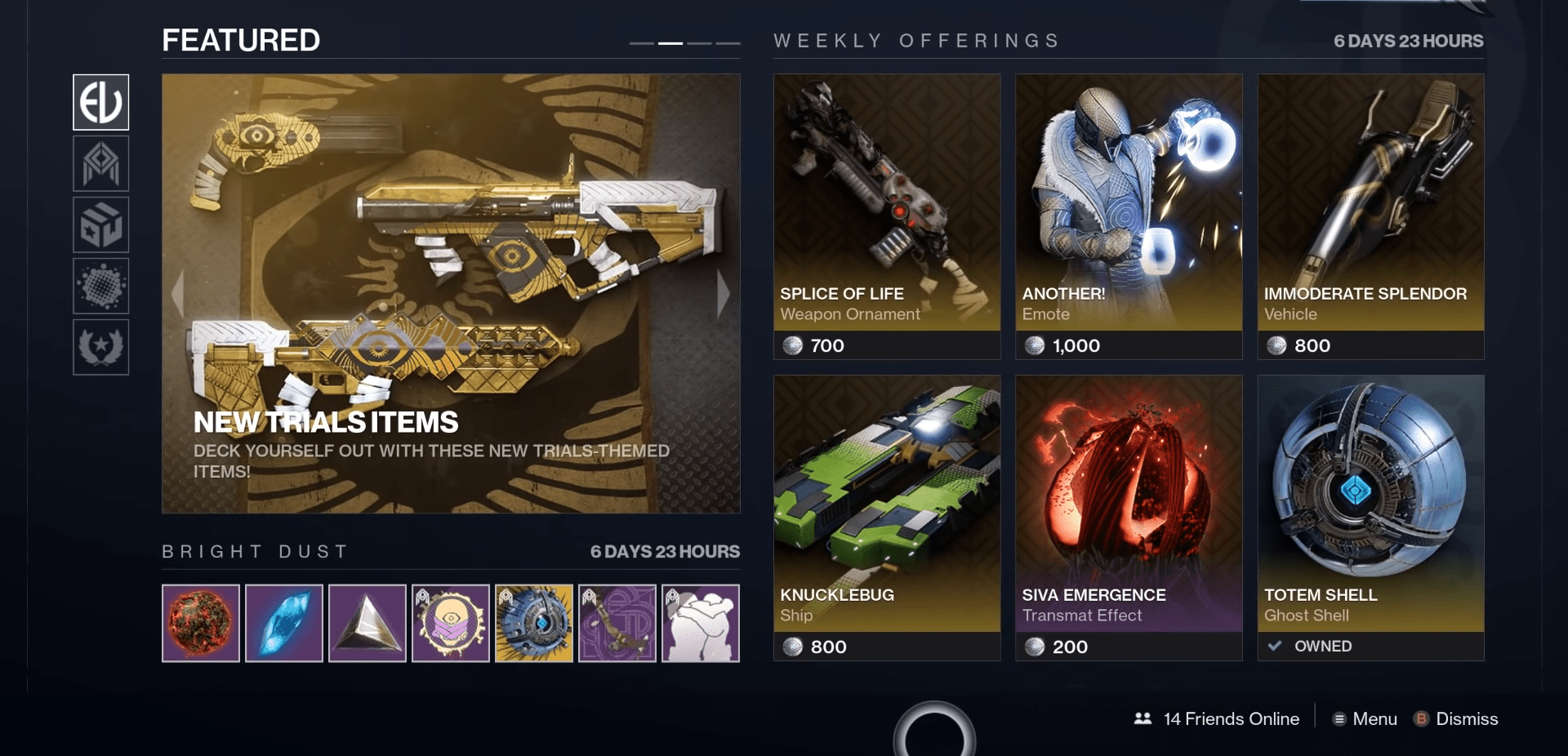This screenshot has height=756, width=1568.
Task: Go to previous featured banner with left arrow
Action: tap(178, 293)
